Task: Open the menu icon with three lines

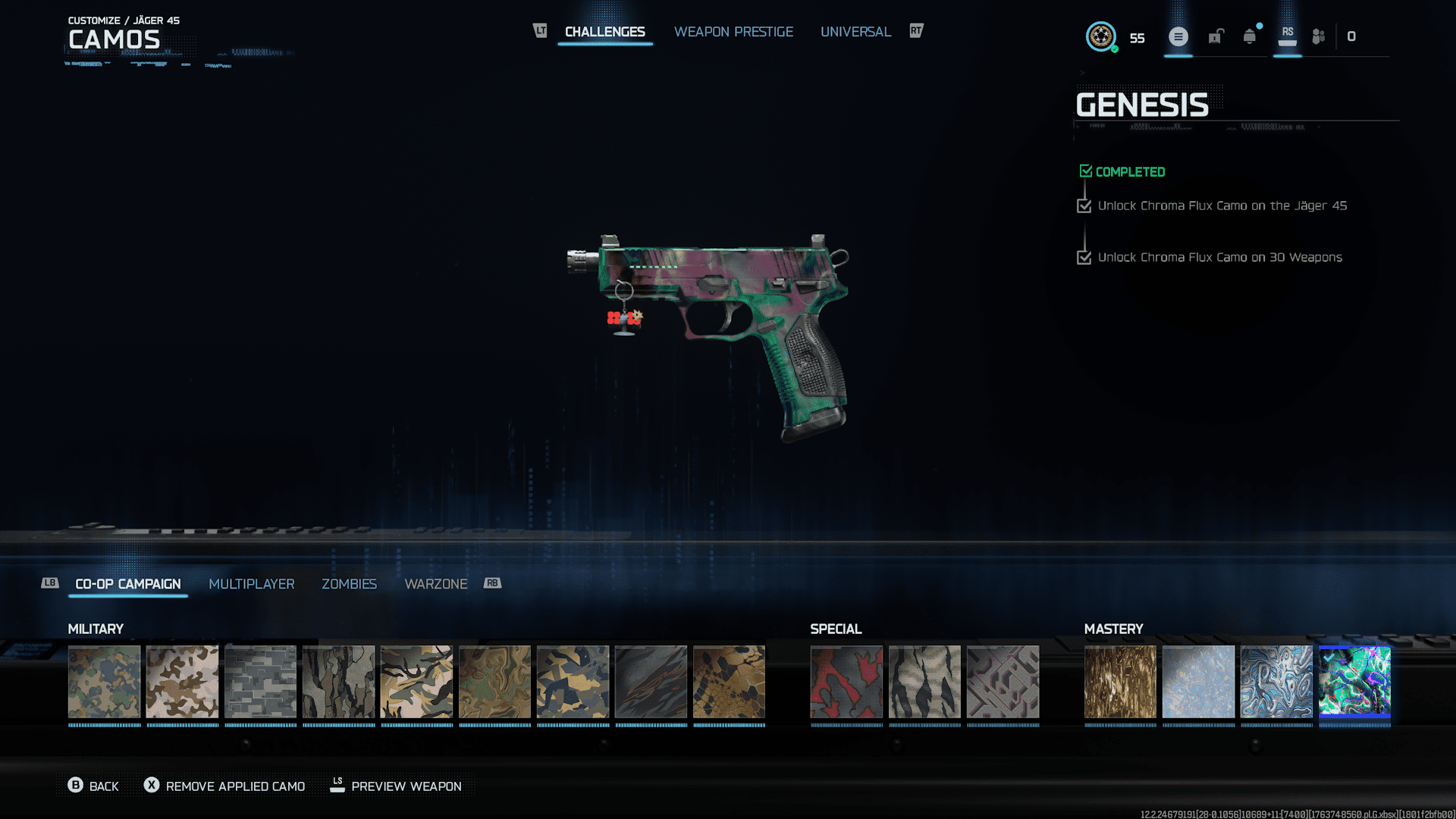Action: 1178,36
